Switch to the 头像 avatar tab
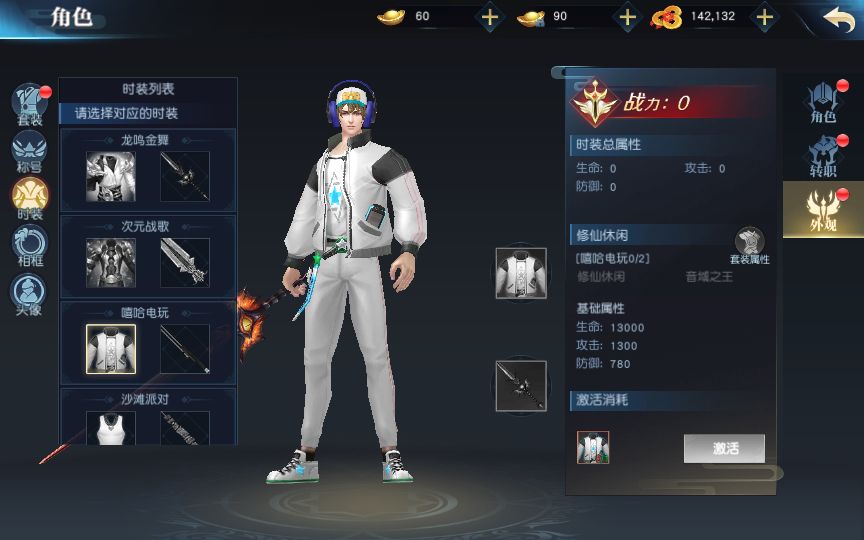The height and width of the screenshot is (540, 864). tap(29, 292)
